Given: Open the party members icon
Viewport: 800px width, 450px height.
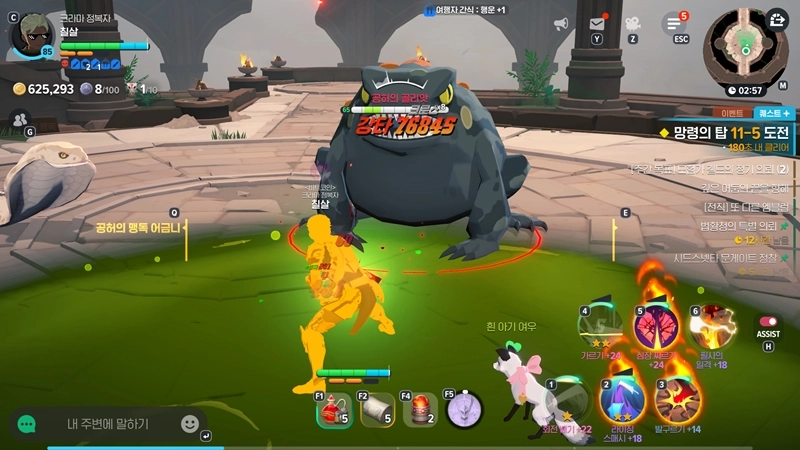Looking at the screenshot, I should (x=19, y=119).
